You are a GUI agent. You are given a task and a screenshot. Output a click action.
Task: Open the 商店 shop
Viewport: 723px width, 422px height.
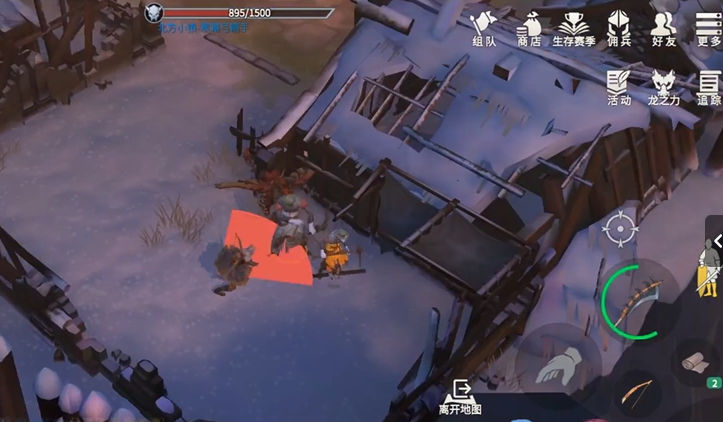pos(528,28)
